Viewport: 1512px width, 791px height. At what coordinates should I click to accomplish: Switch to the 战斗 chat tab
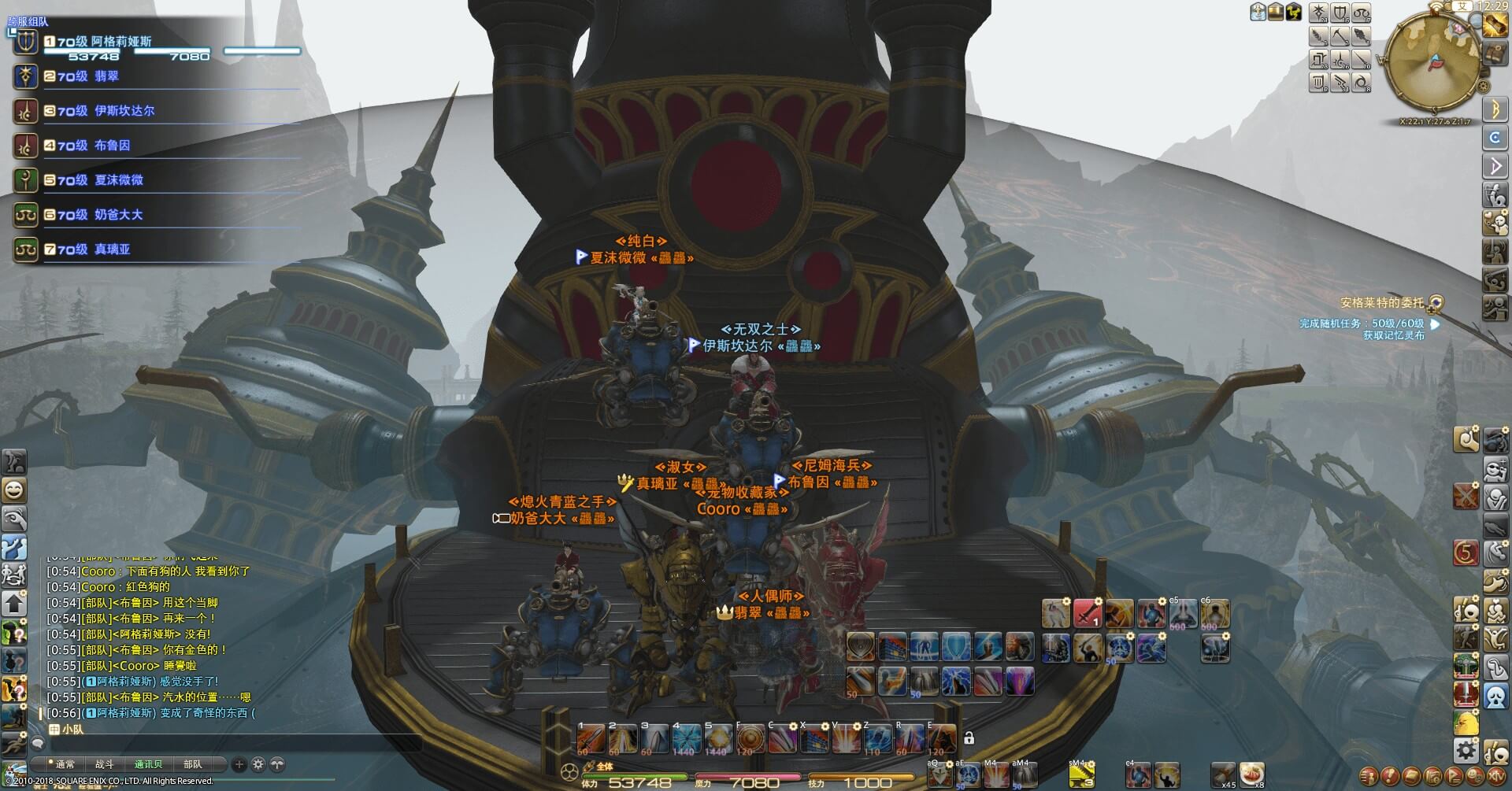click(x=105, y=764)
